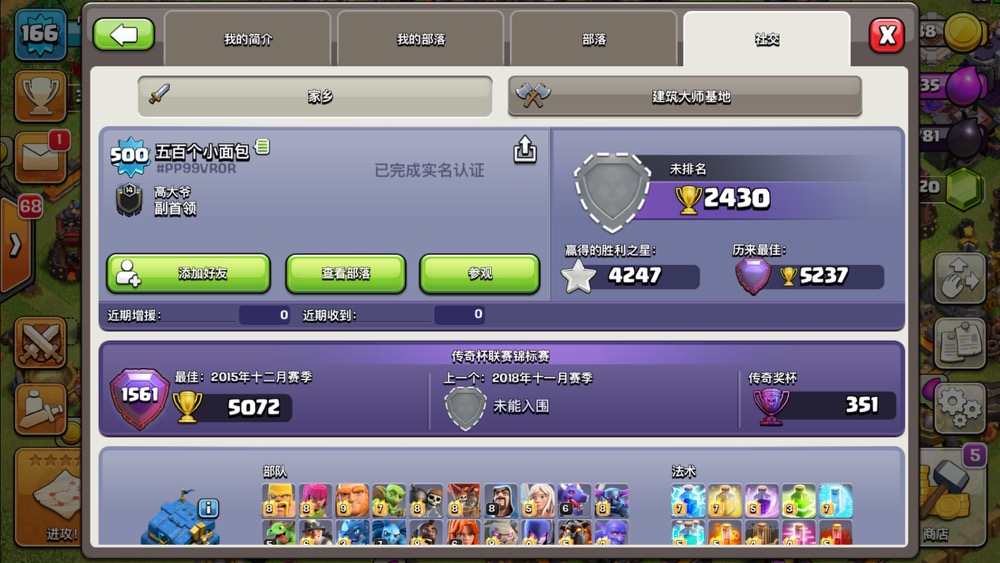Viewport: 1000px width, 563px height.
Task: Open the settings gear icon
Action: (959, 407)
